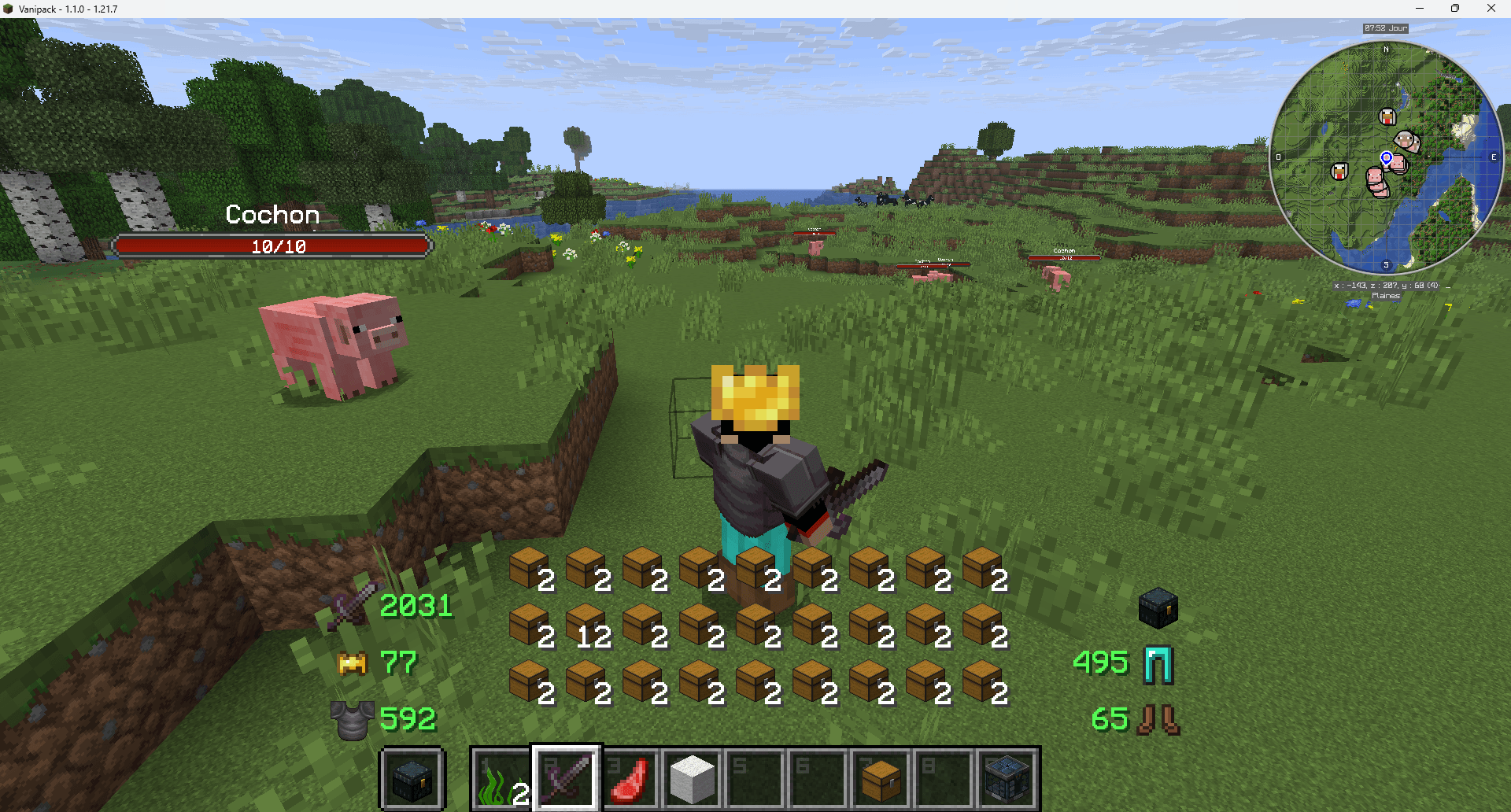Viewport: 1511px width, 812px height.
Task: Click the shulker box in the offhand slot
Action: coord(412,779)
